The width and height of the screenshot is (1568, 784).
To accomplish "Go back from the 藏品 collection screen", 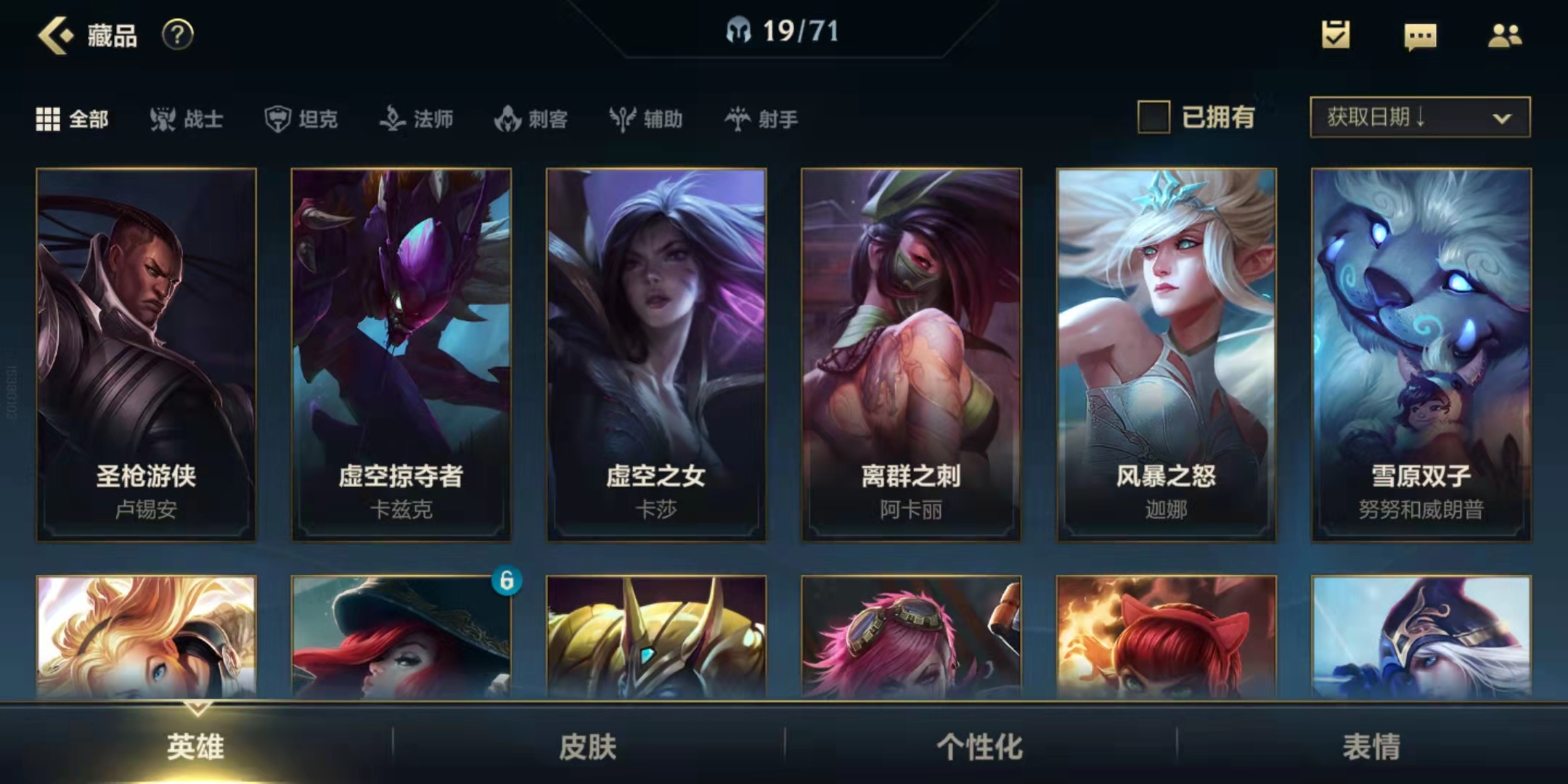I will click(56, 35).
